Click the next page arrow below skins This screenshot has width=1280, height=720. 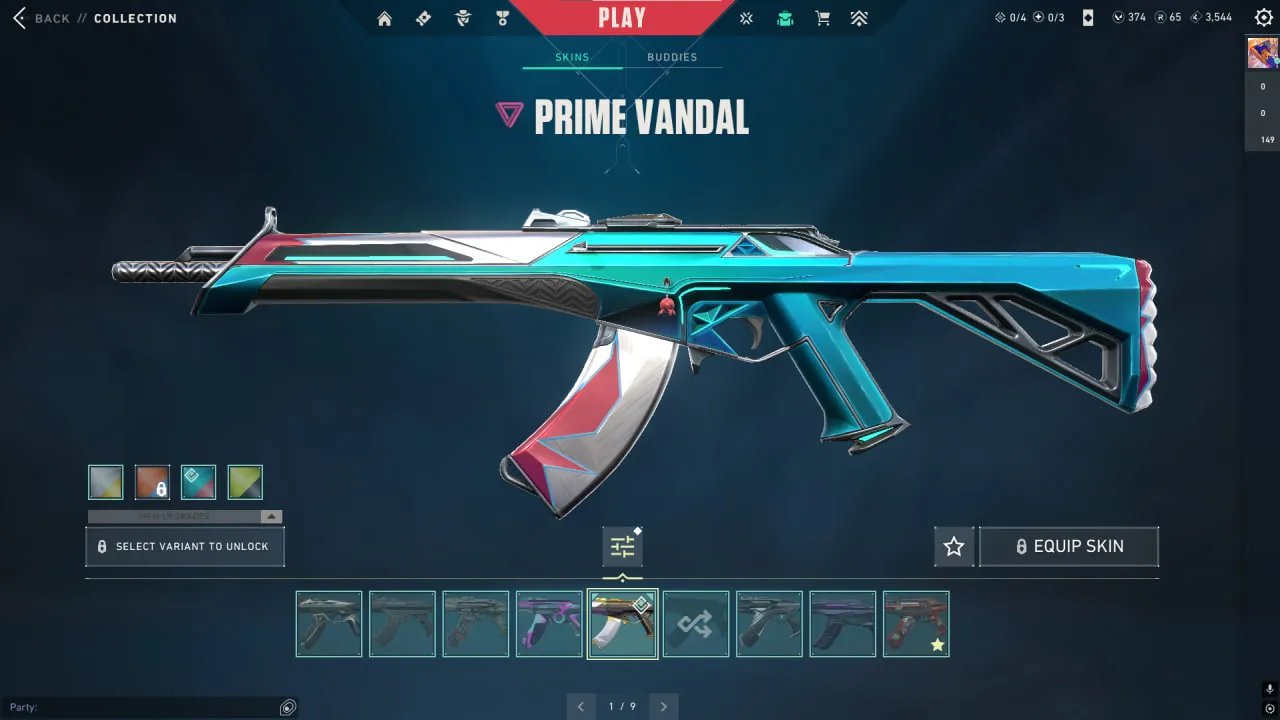coord(663,706)
